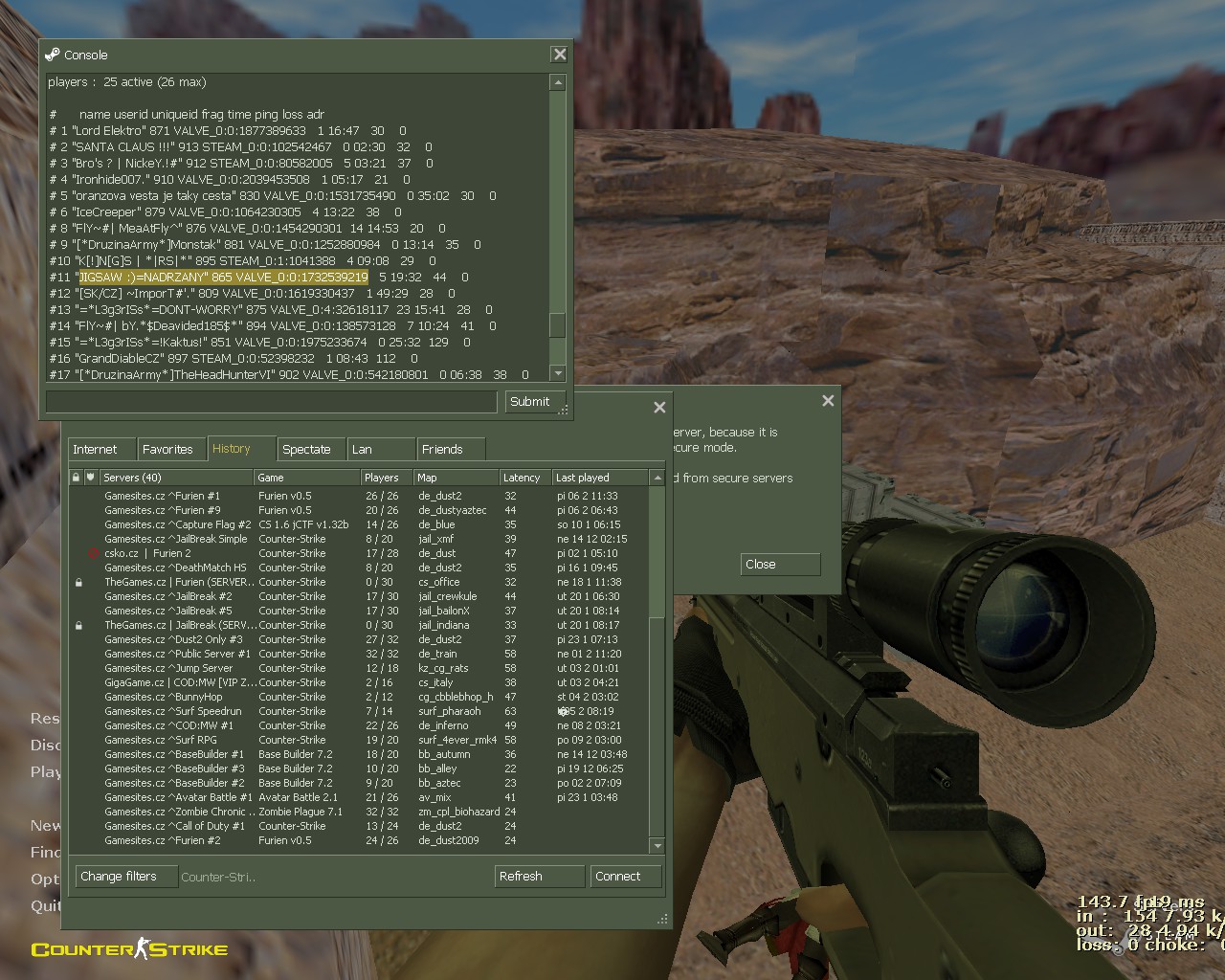Select the csko.cz | Furien 2 server row
Viewport: 1225px width, 980px height.
pos(148,553)
